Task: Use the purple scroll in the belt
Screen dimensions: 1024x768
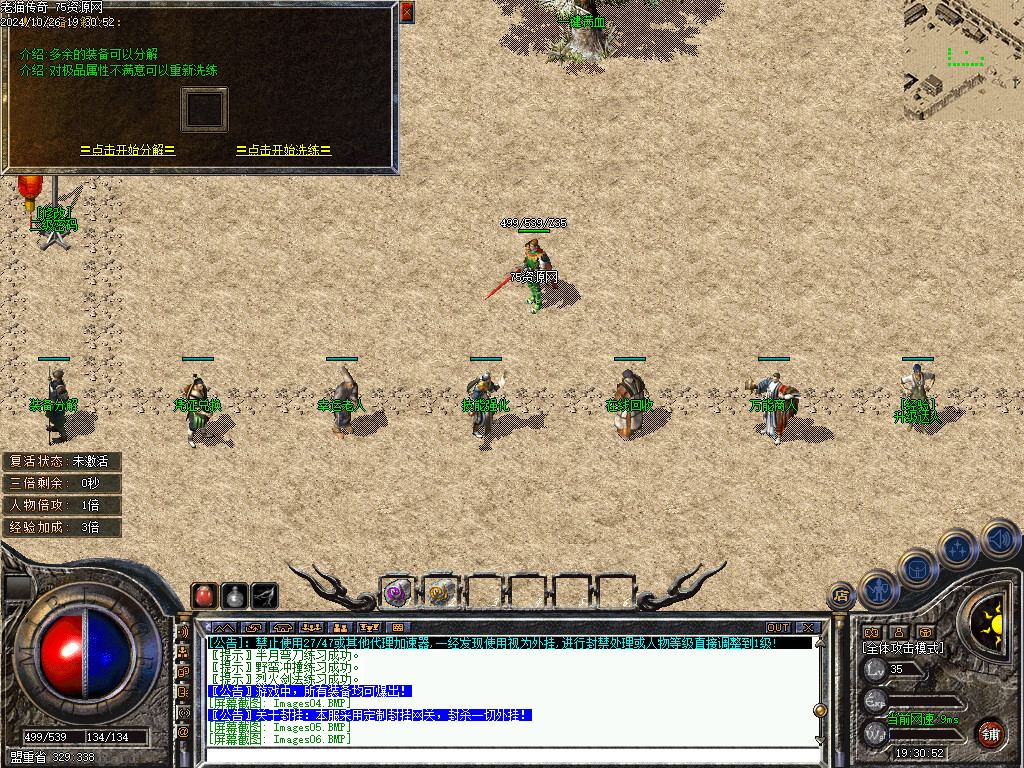Action: (x=397, y=592)
